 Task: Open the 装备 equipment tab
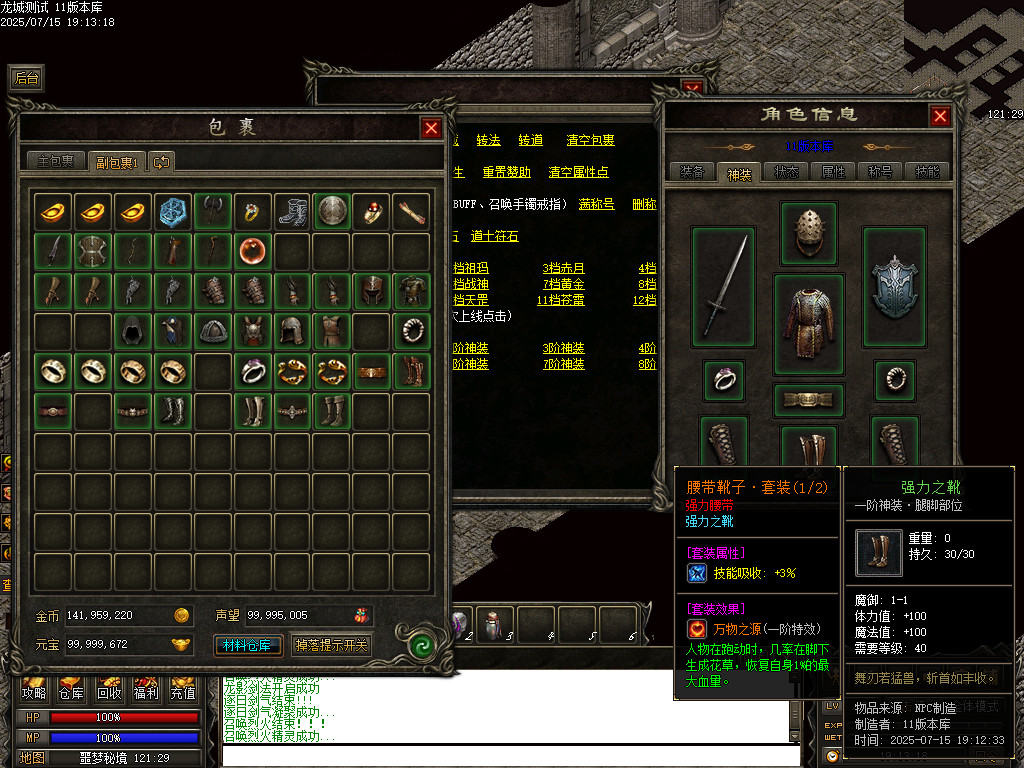(x=692, y=172)
